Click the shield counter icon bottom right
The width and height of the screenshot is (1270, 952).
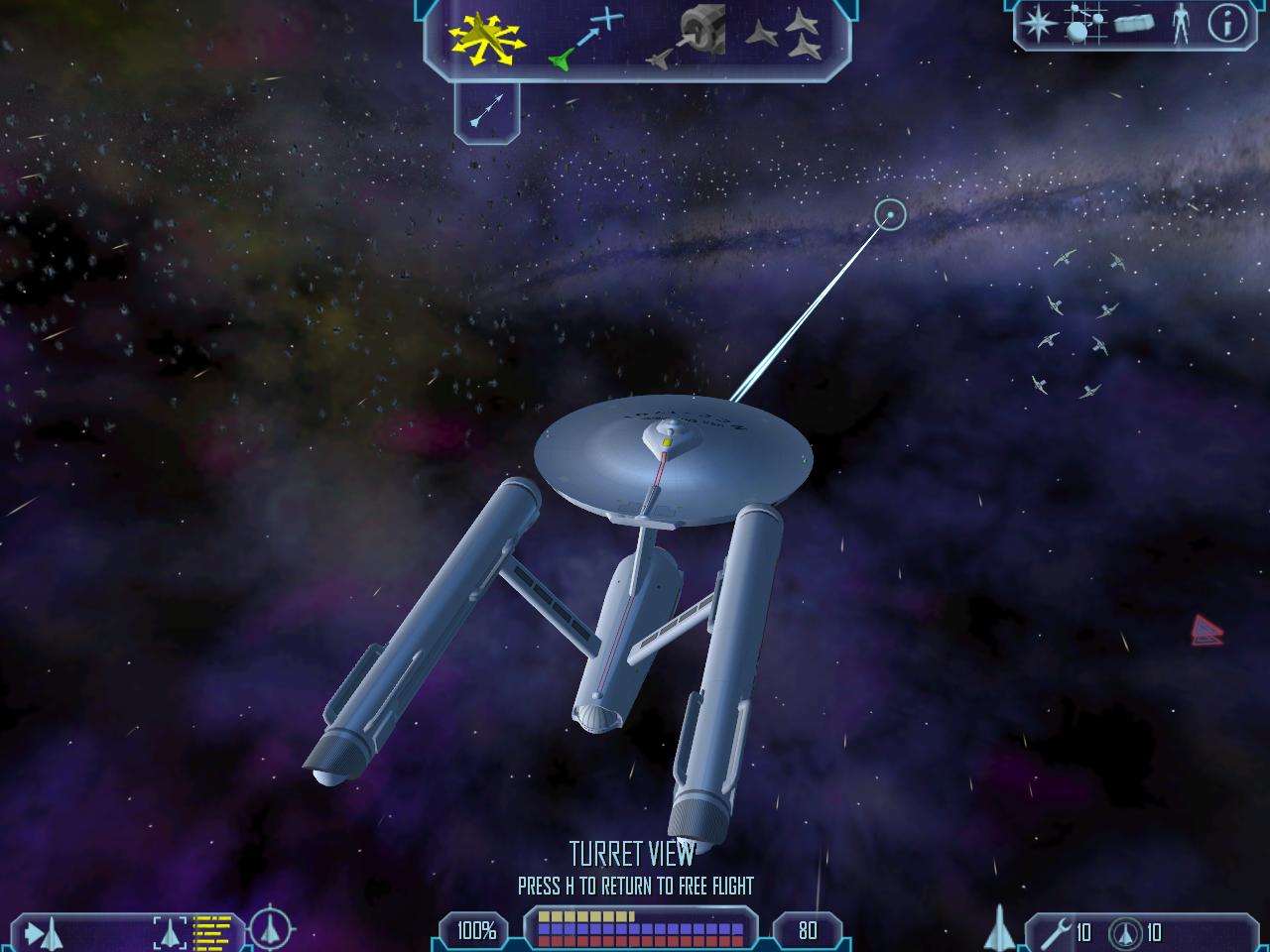[x=1126, y=933]
